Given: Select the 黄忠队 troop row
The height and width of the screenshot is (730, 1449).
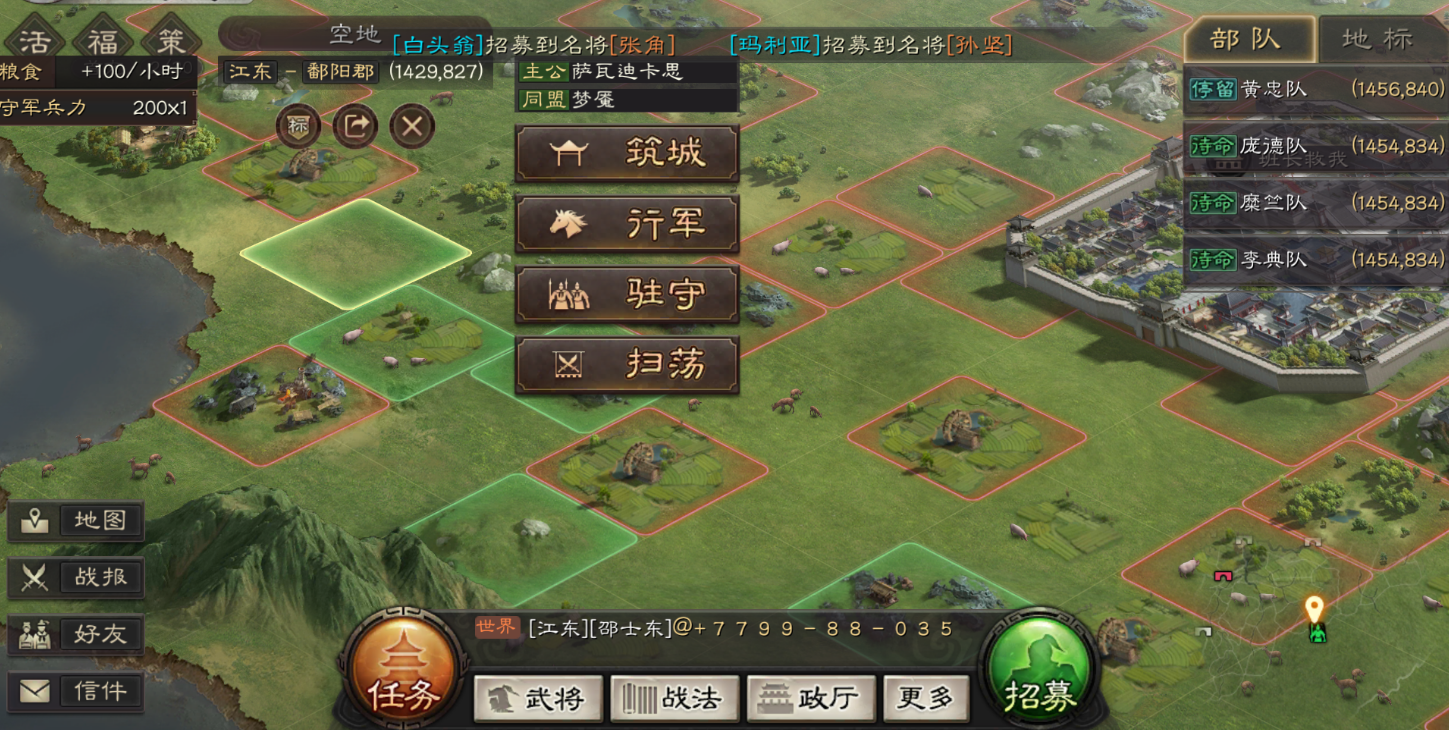Looking at the screenshot, I should tap(1315, 89).
